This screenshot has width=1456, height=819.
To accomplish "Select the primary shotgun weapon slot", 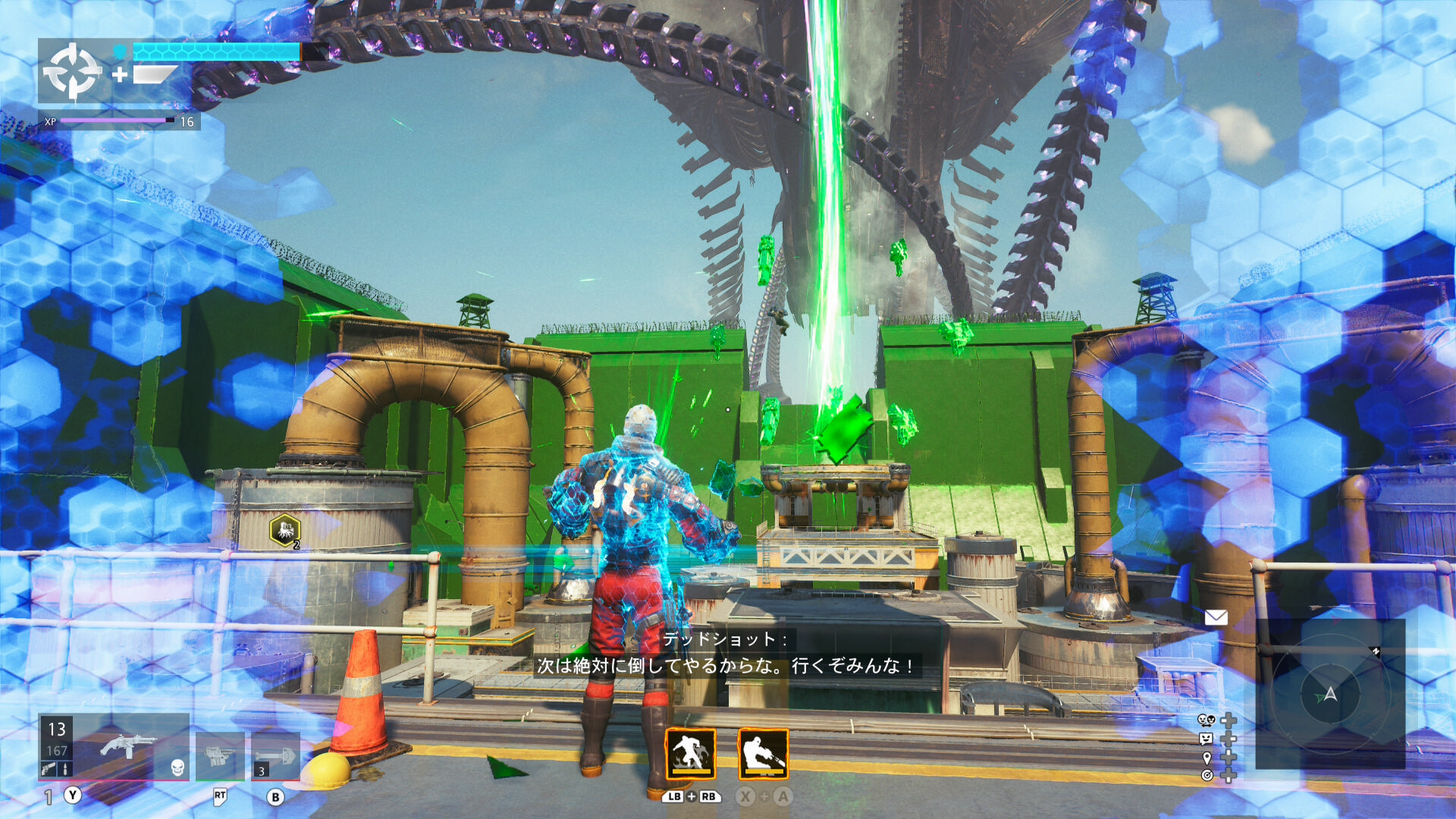I will 127,746.
